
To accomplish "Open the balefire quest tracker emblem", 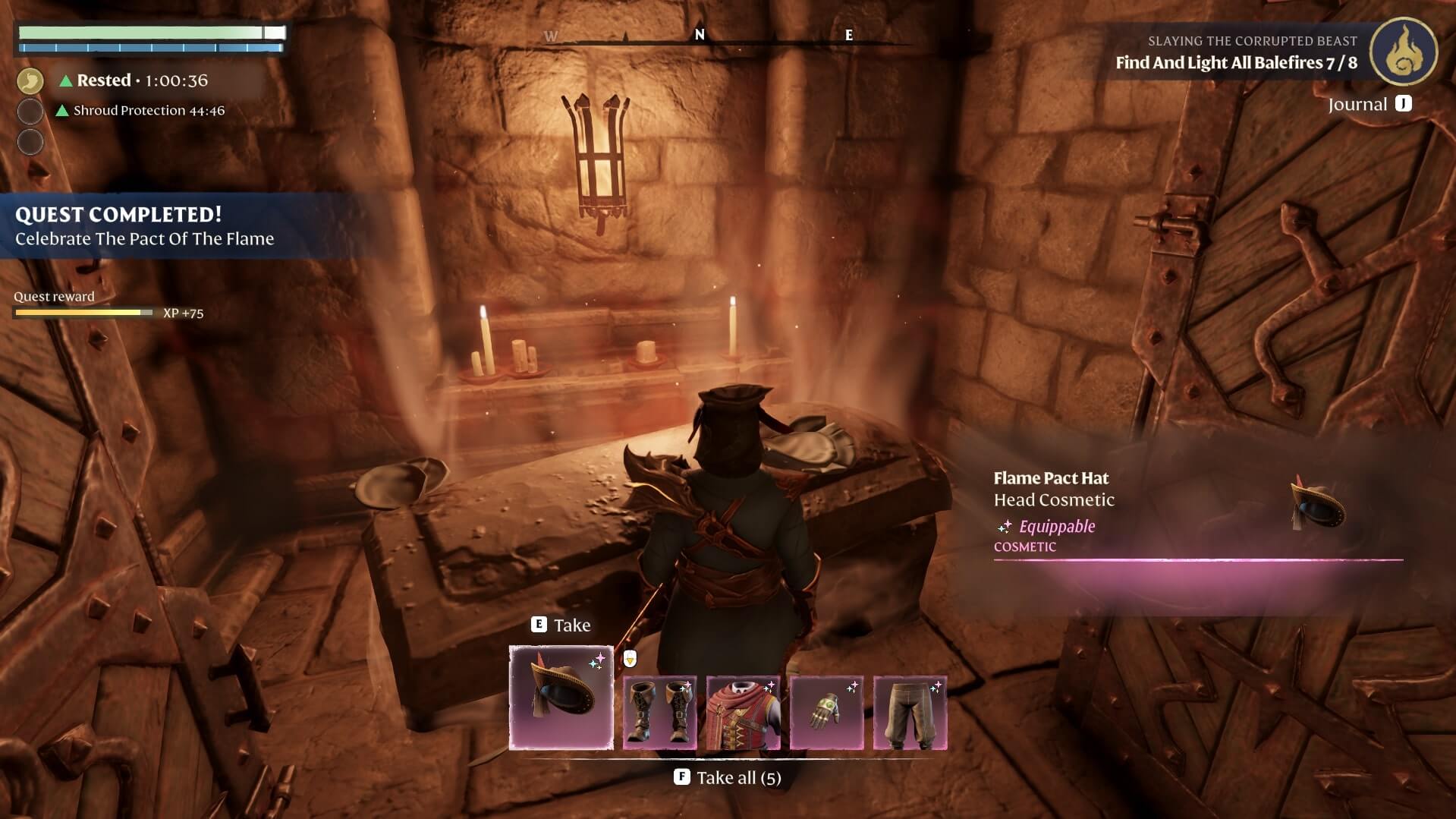I will pos(1403,52).
